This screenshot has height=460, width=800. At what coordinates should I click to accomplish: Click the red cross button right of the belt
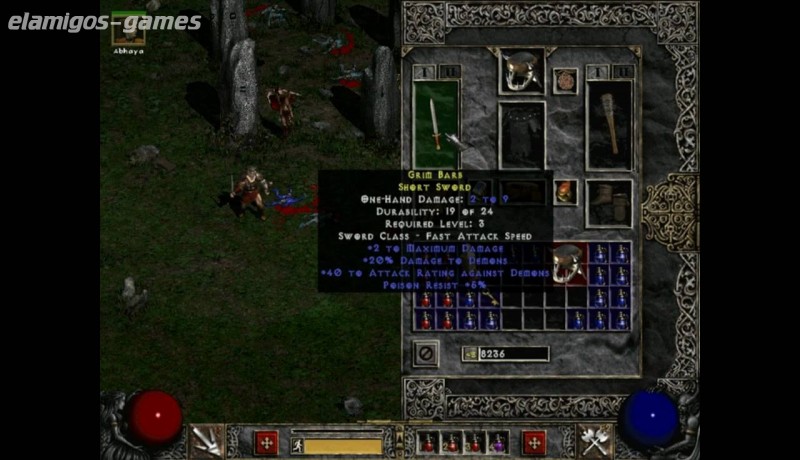[x=535, y=442]
